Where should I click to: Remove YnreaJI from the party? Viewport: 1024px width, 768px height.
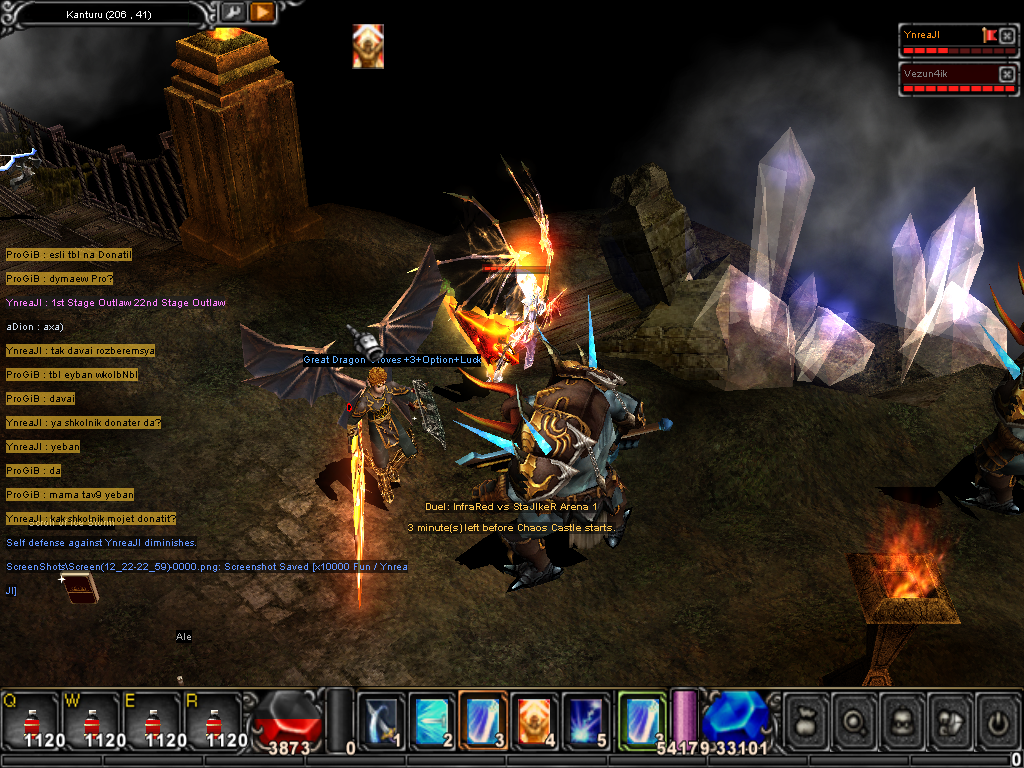tap(1006, 35)
